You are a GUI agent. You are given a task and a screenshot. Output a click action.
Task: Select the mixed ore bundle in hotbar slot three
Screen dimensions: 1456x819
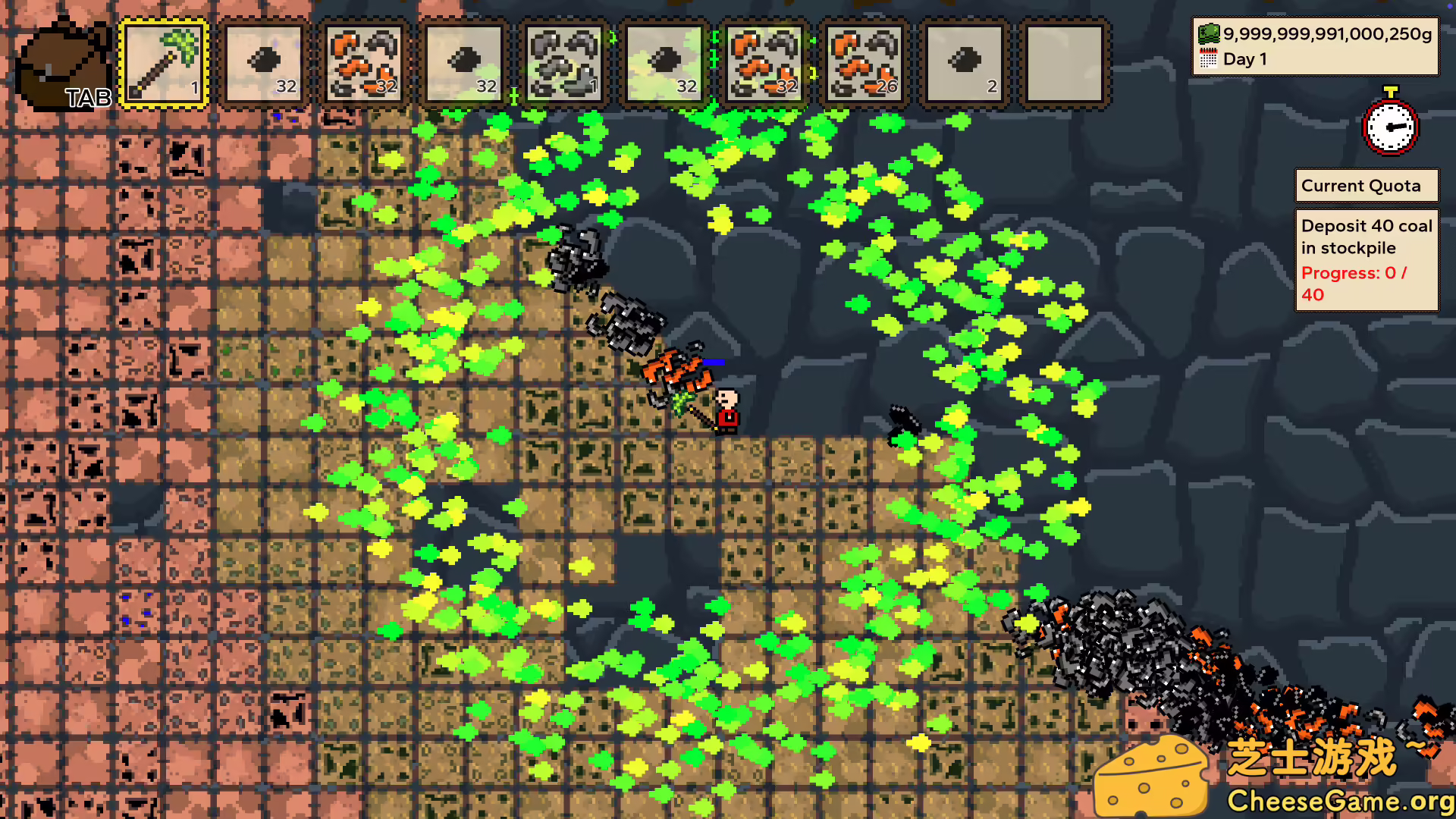pos(364,62)
